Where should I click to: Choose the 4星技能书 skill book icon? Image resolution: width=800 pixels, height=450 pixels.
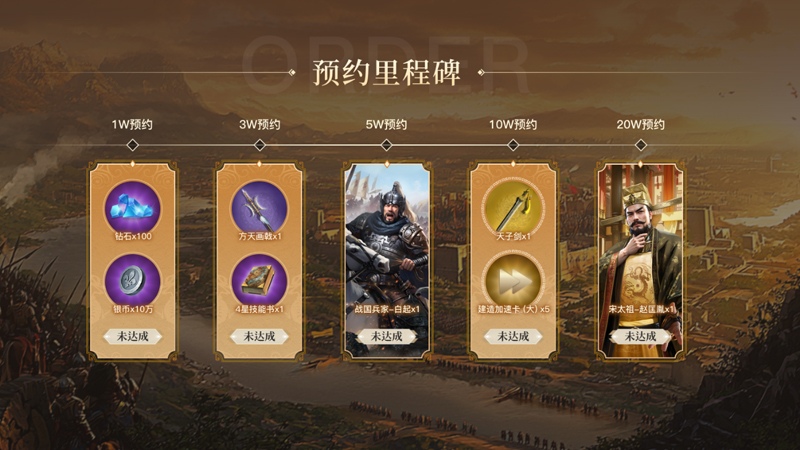(259, 278)
